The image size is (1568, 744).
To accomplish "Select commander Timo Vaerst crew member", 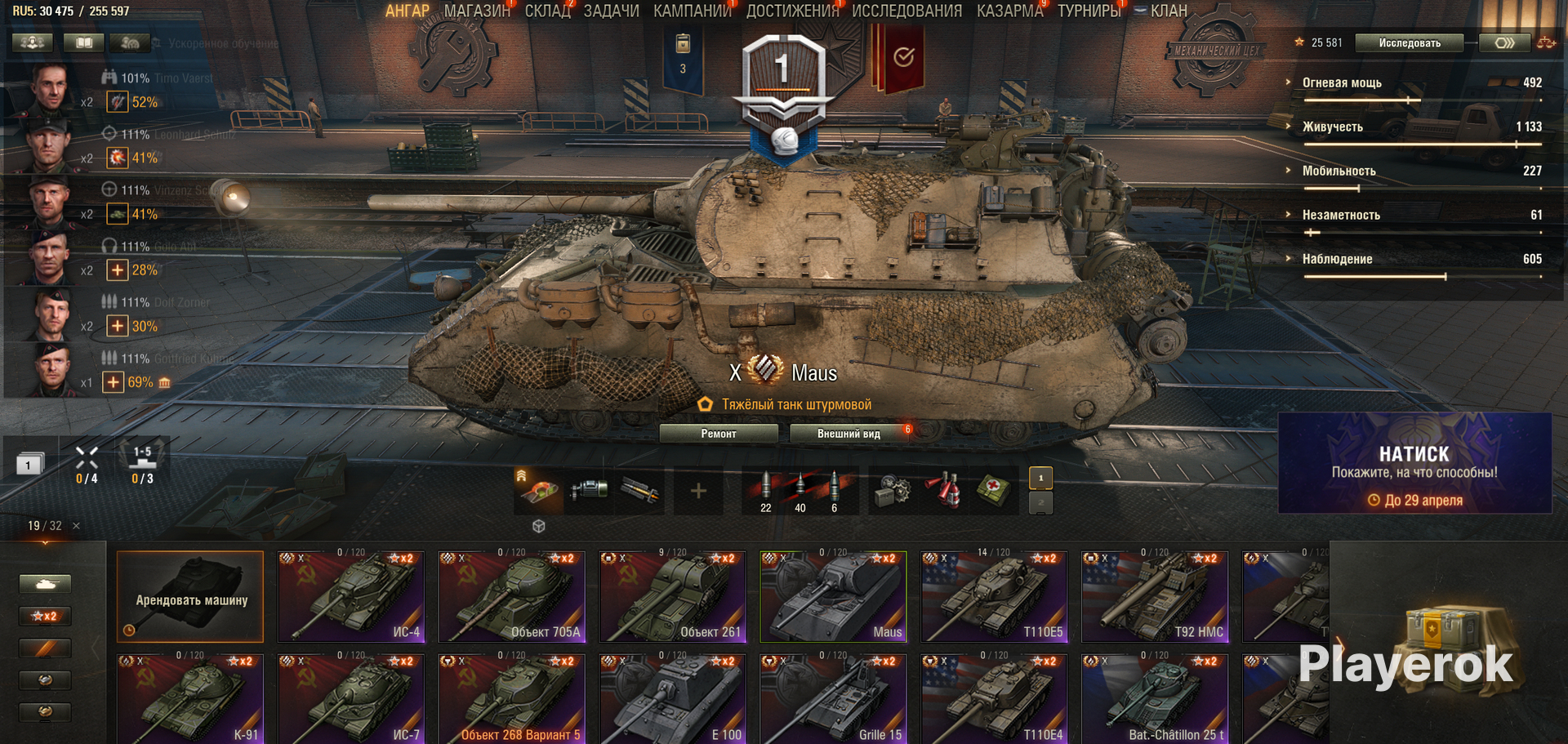I will (50, 88).
